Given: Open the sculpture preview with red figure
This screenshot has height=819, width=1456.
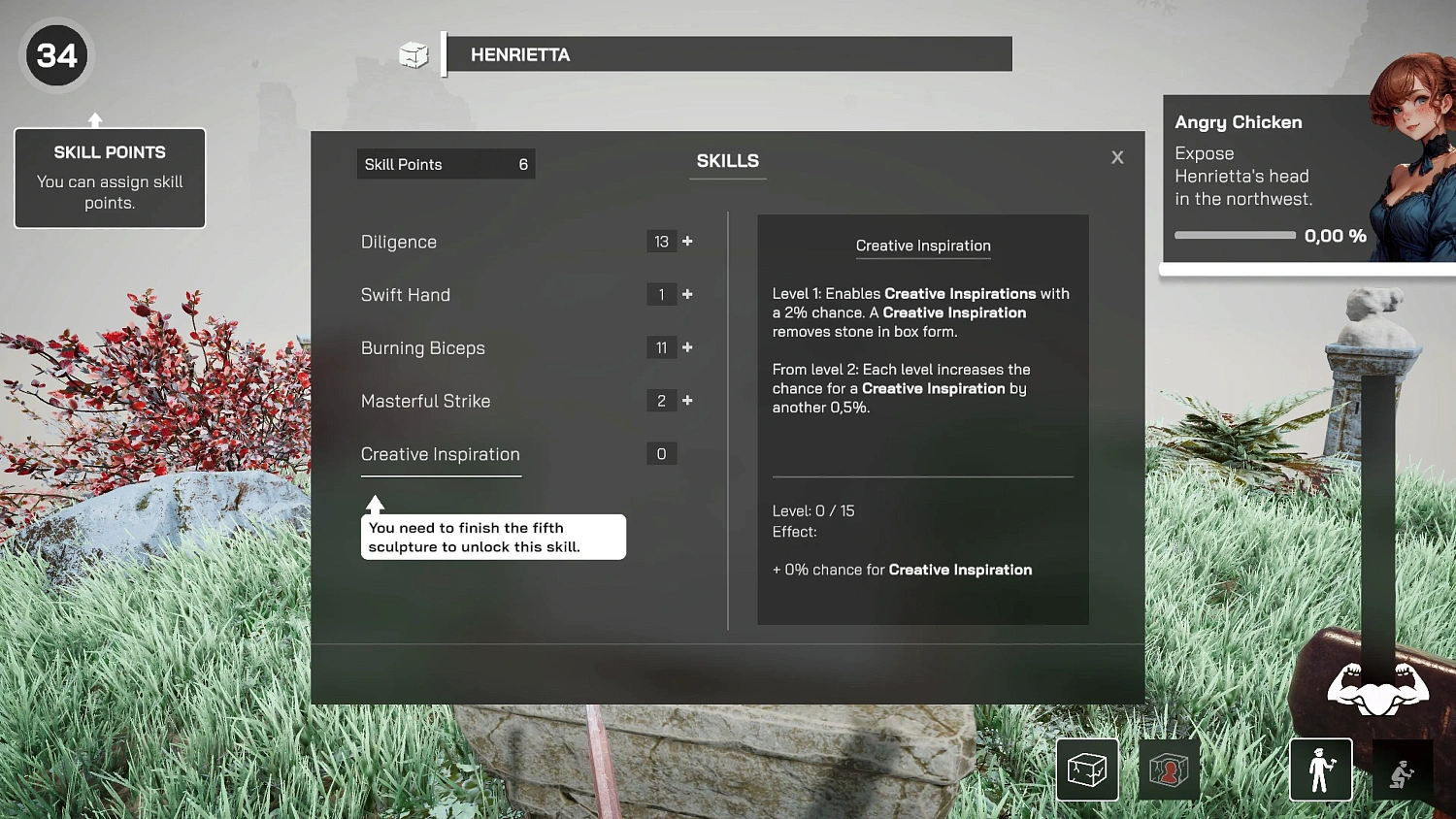Looking at the screenshot, I should 1169,769.
